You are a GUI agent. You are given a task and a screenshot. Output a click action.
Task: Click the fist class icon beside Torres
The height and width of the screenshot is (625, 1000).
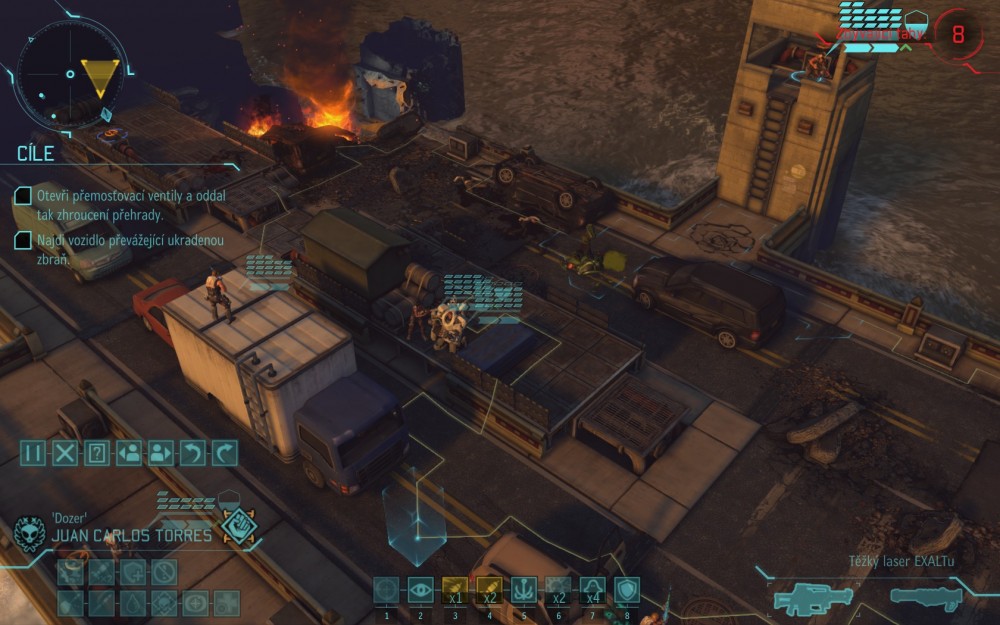pos(240,527)
